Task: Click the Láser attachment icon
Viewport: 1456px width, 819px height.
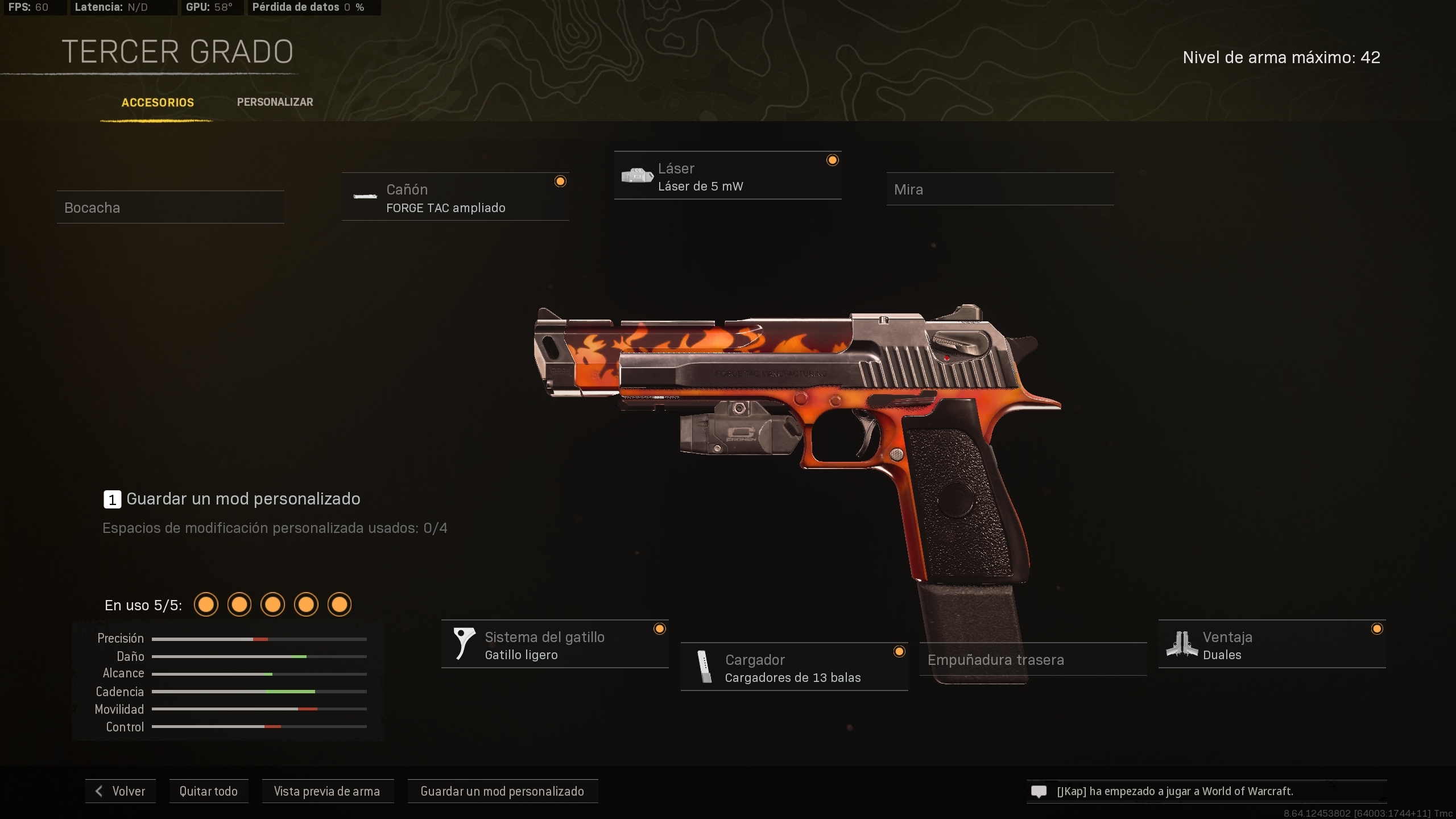Action: pos(638,175)
